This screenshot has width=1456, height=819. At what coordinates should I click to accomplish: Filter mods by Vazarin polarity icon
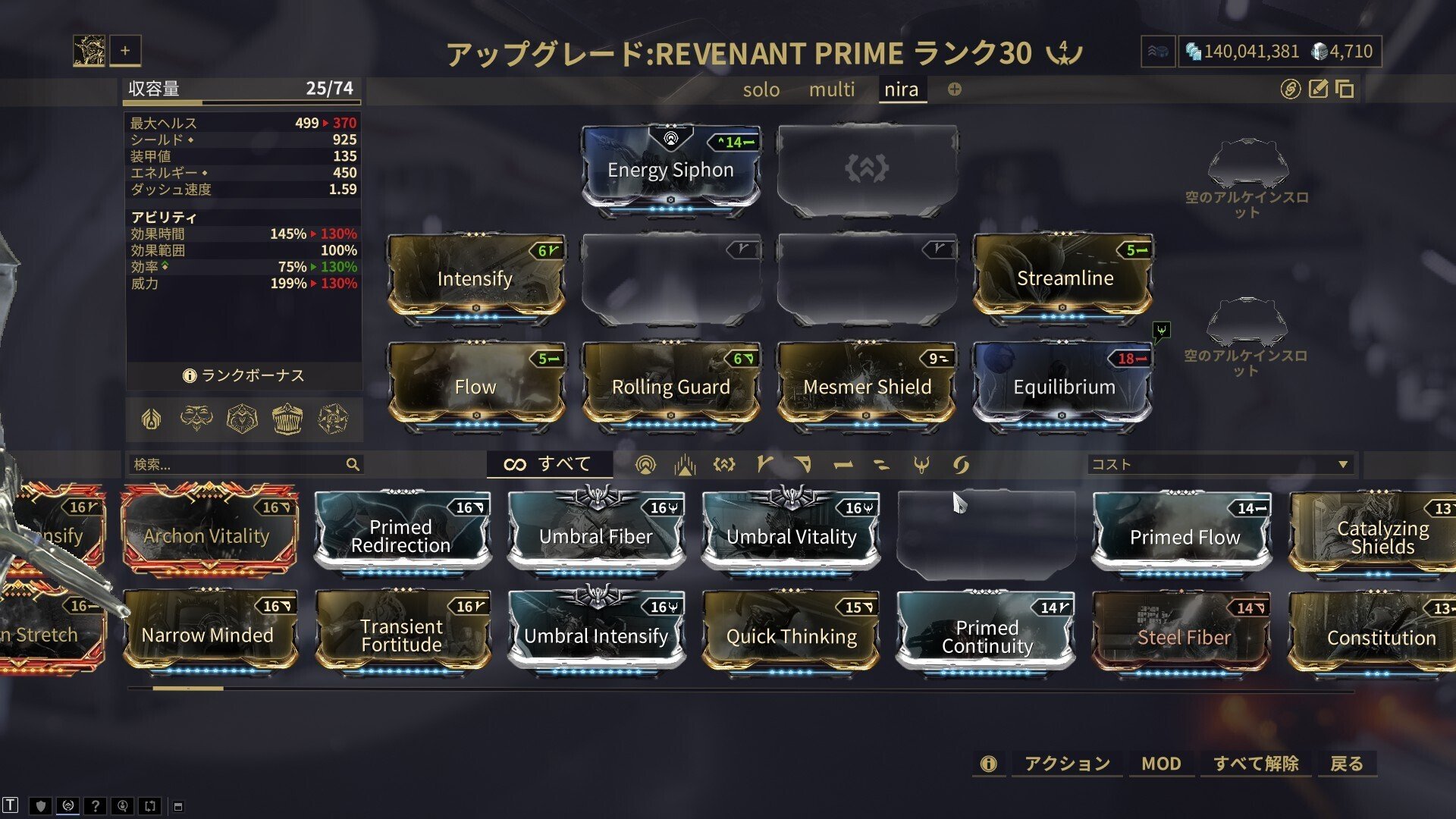pyautogui.click(x=802, y=464)
